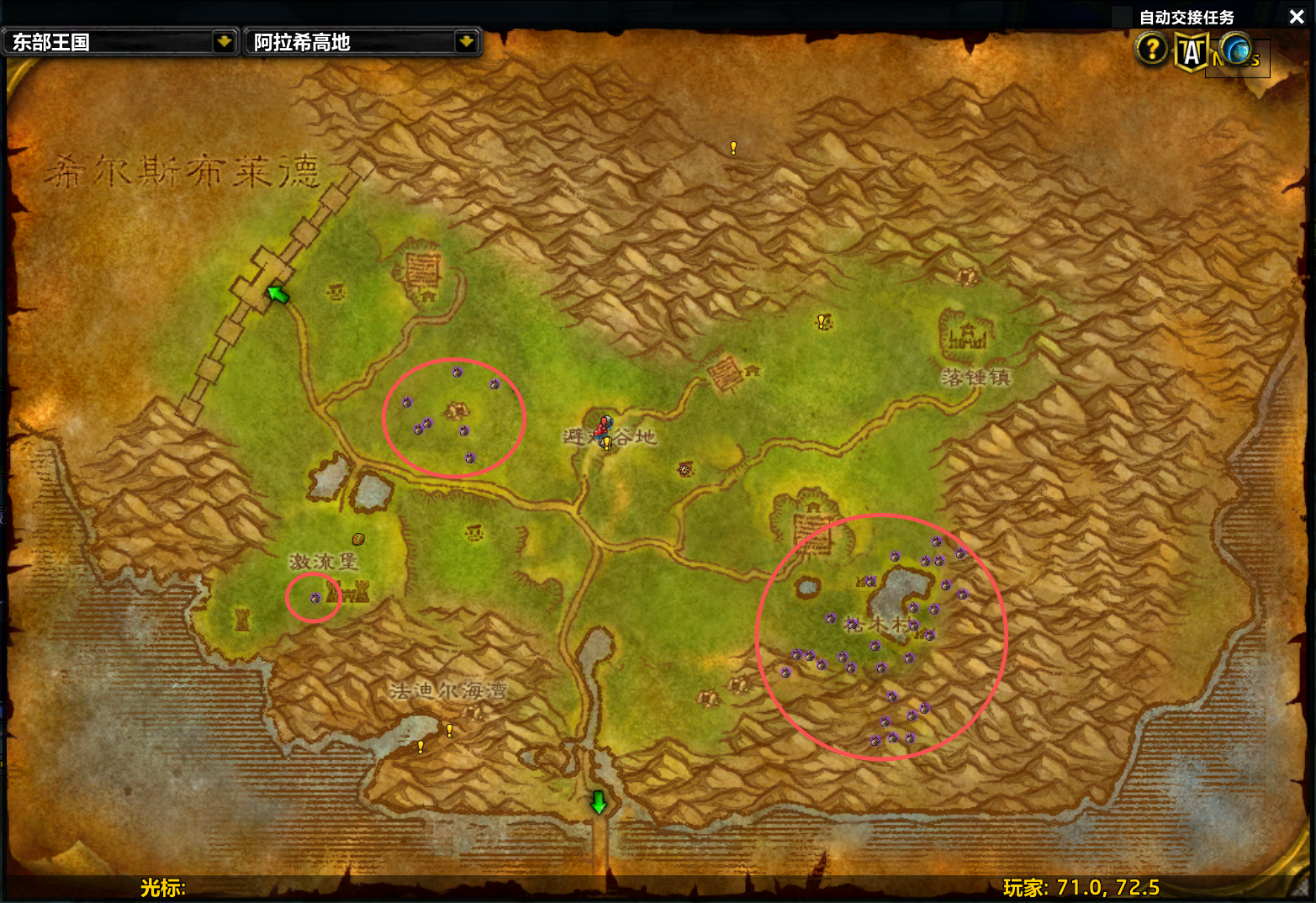
Task: Select the quest exclamation mark in the northern mountains
Action: 733,148
